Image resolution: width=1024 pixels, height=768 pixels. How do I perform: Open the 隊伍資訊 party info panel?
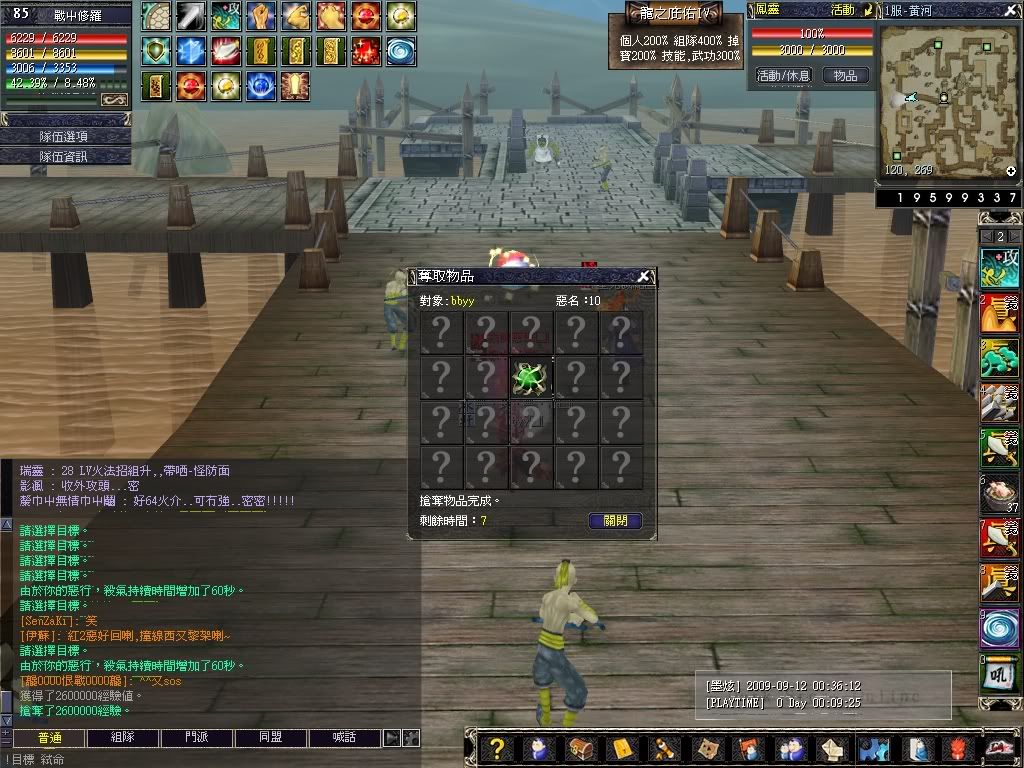coord(65,156)
